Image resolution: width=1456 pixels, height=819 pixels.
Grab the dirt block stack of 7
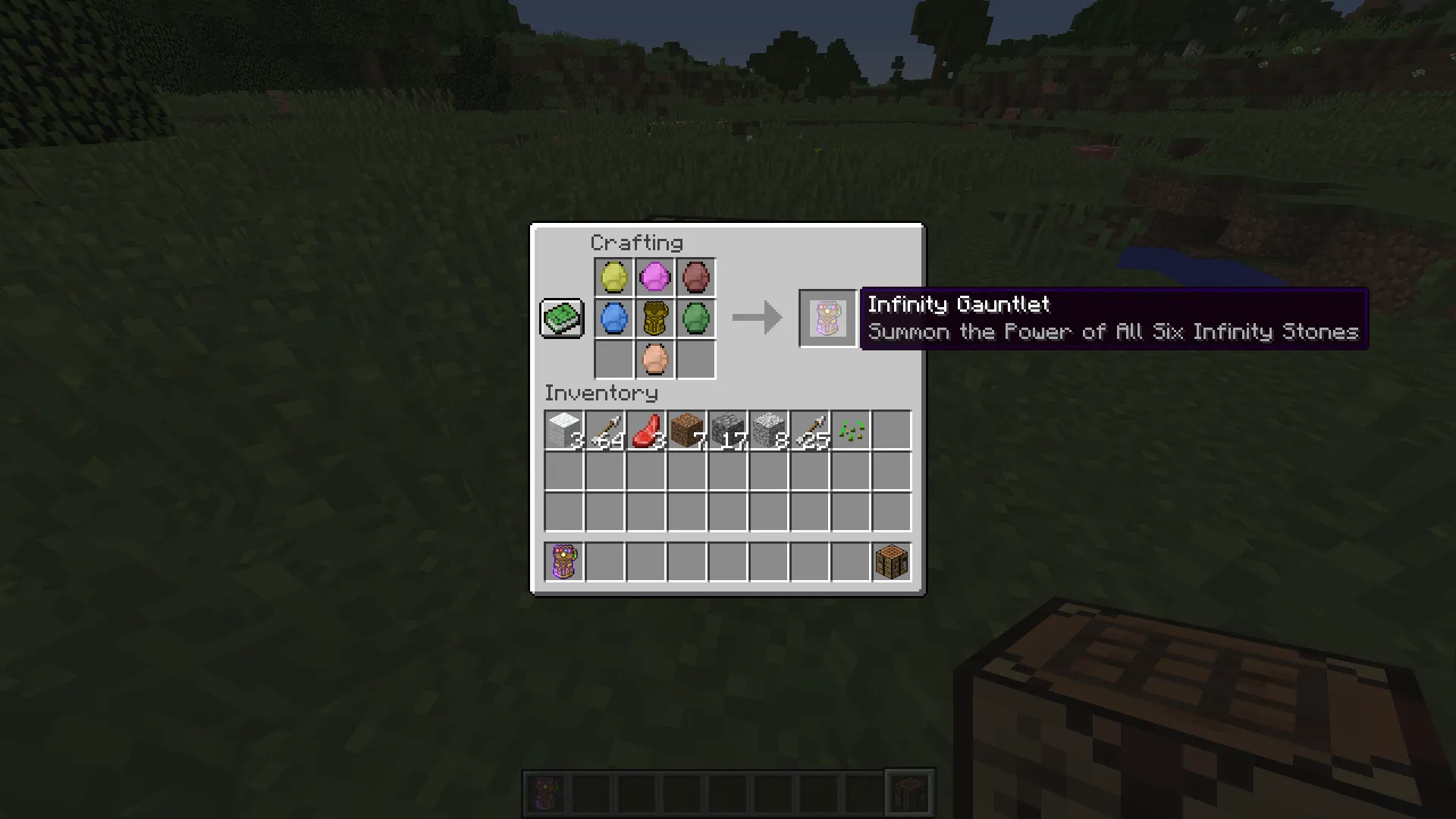pos(686,430)
